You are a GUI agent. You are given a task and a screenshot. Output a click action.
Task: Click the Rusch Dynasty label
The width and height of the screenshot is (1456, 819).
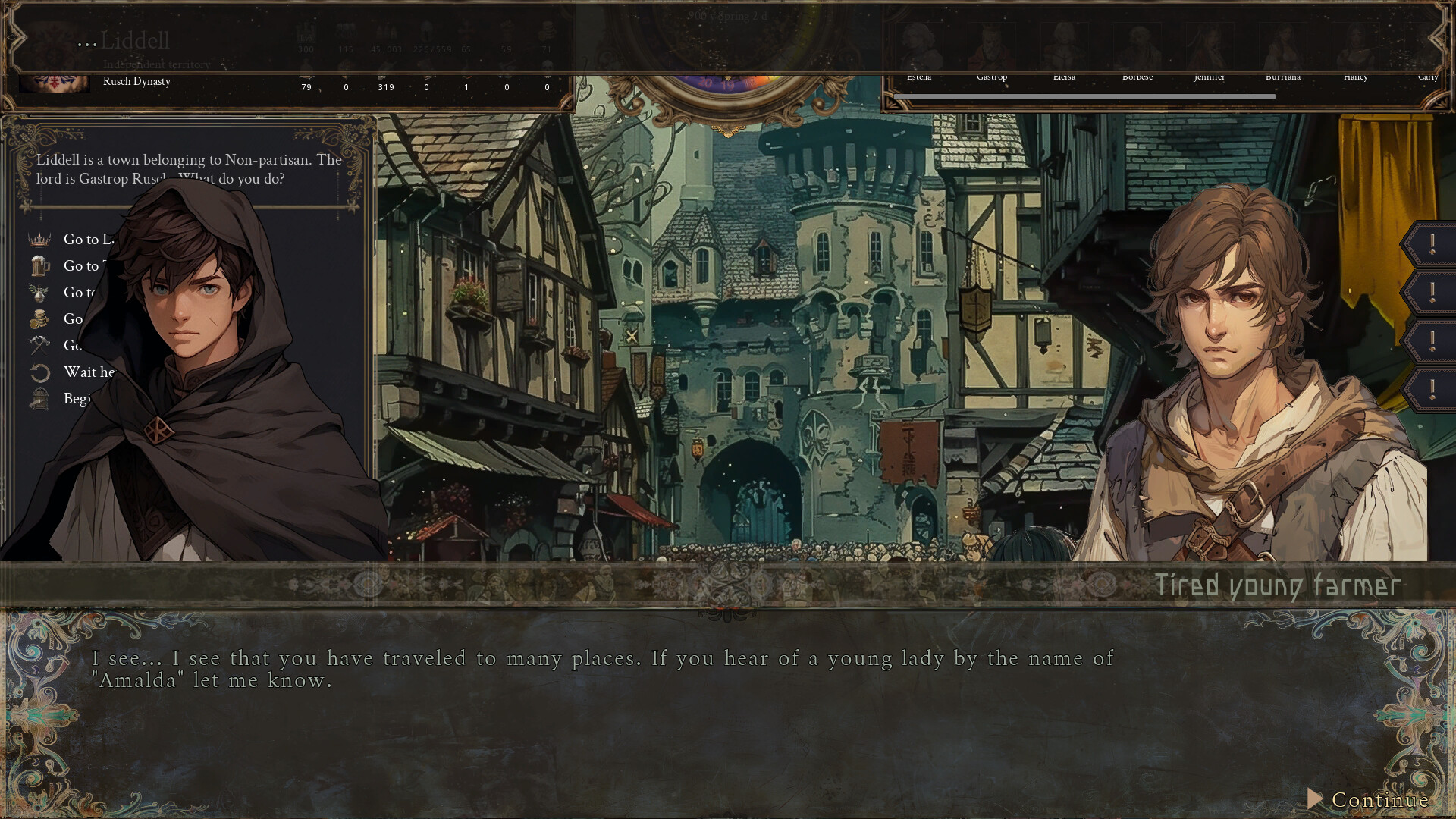tap(137, 81)
